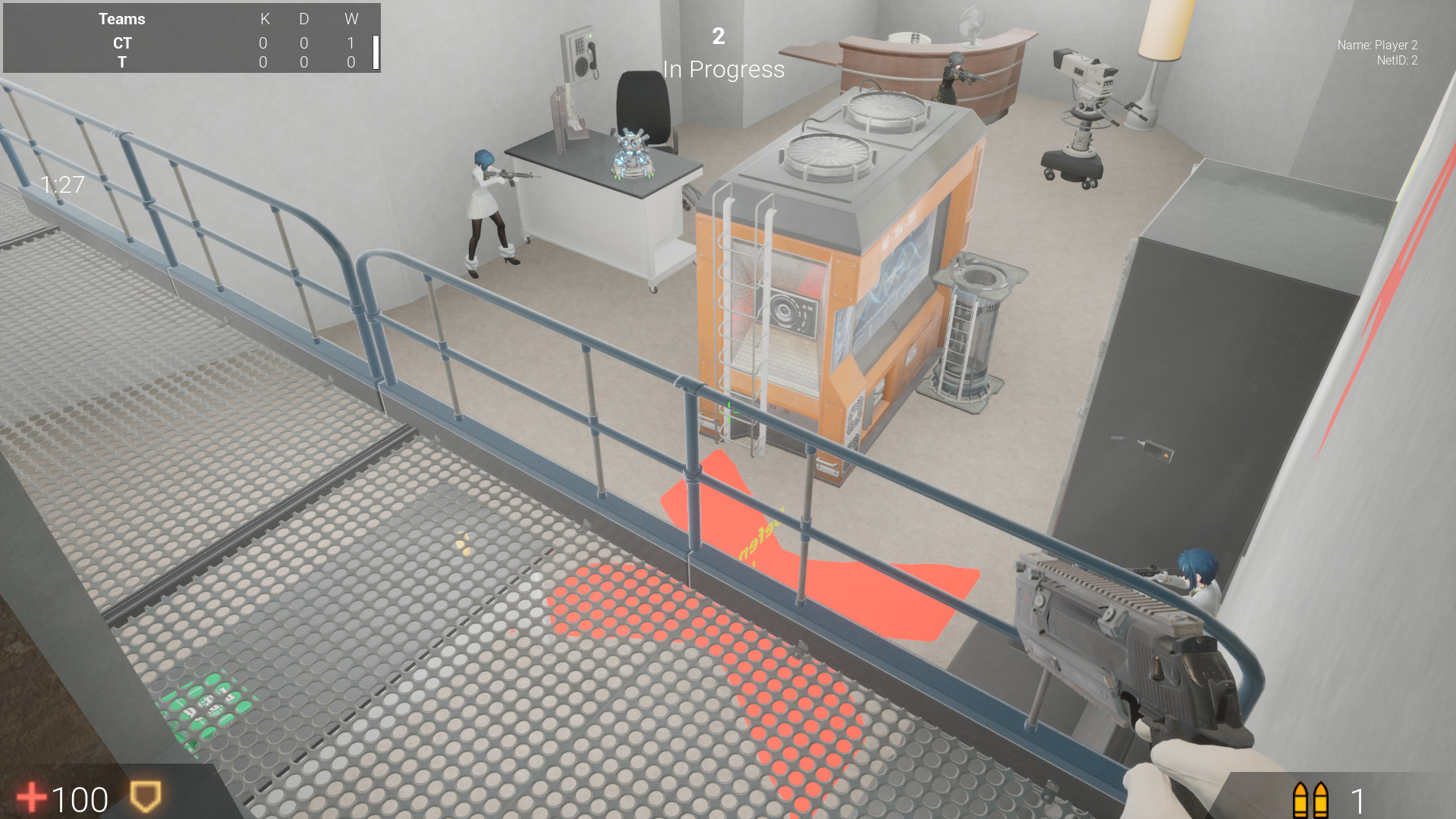Click the In Progress status text

(724, 70)
